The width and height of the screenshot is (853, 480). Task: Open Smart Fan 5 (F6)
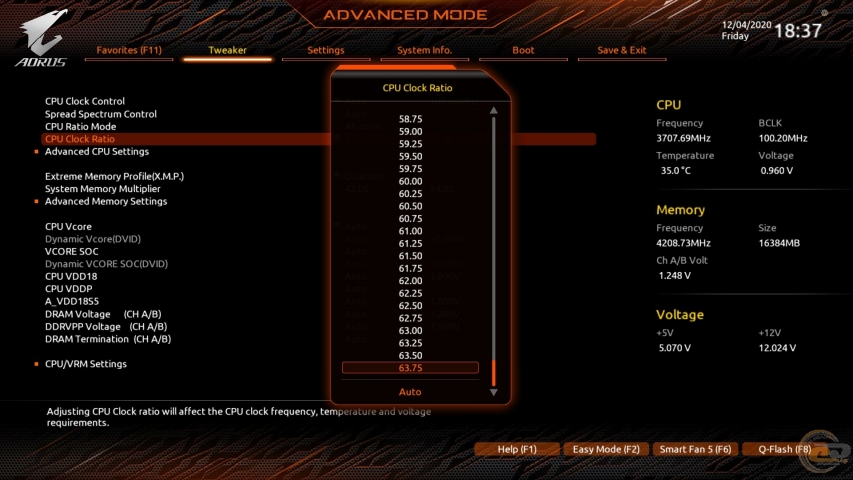(x=696, y=450)
